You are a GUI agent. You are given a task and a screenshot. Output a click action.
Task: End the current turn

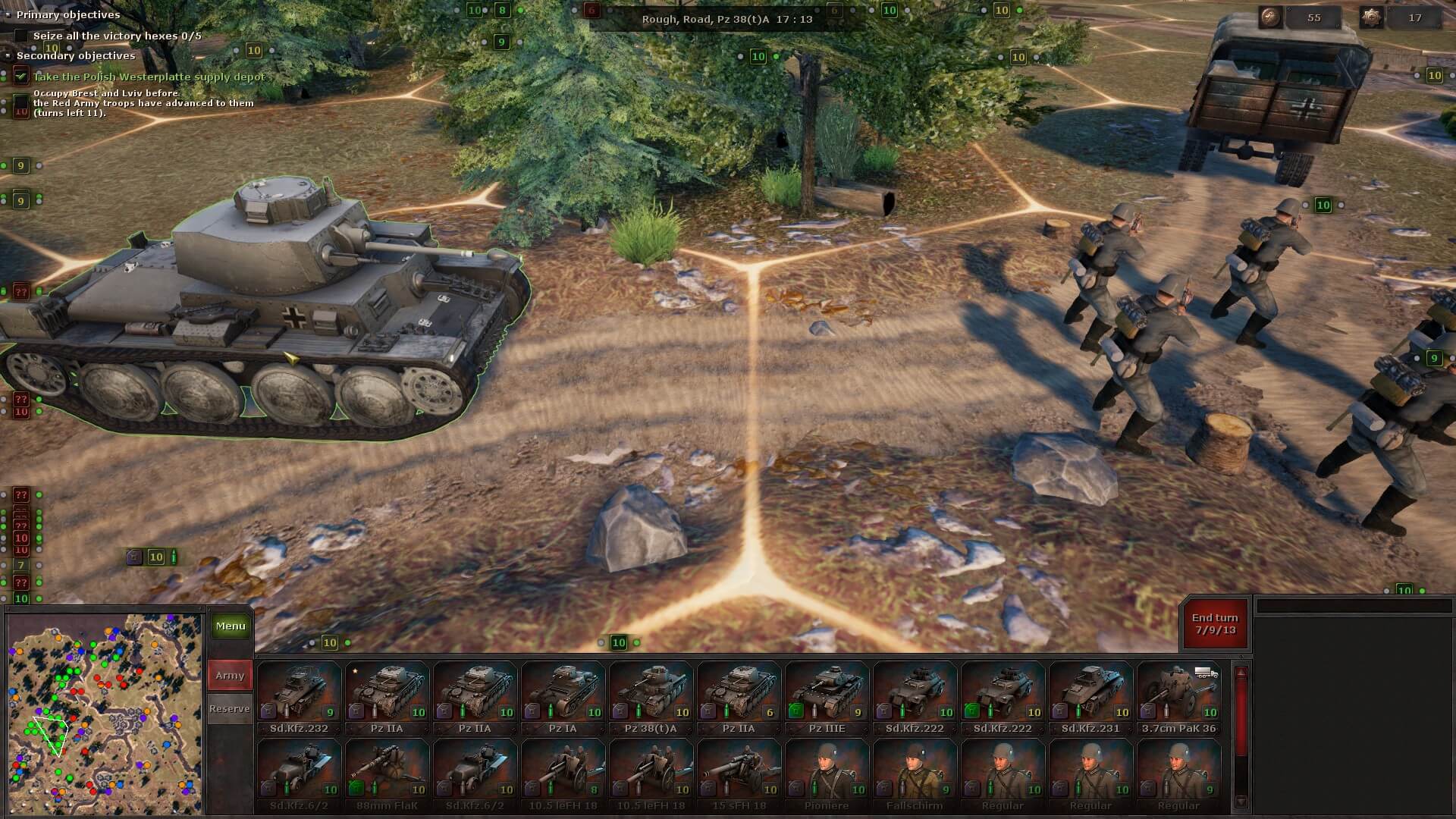1214,624
